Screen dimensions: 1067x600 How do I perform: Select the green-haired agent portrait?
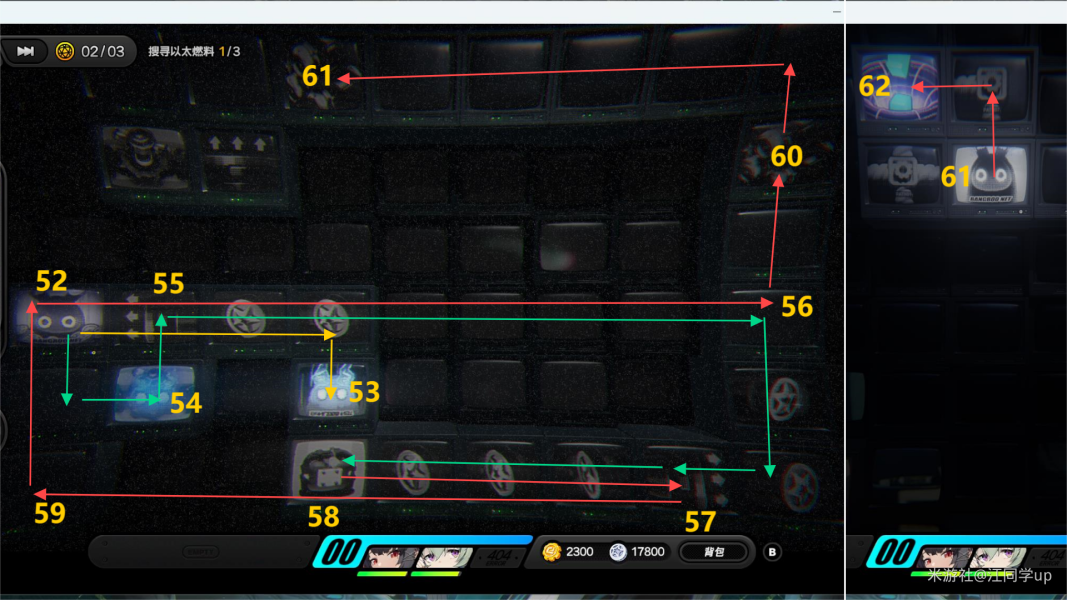click(x=440, y=556)
